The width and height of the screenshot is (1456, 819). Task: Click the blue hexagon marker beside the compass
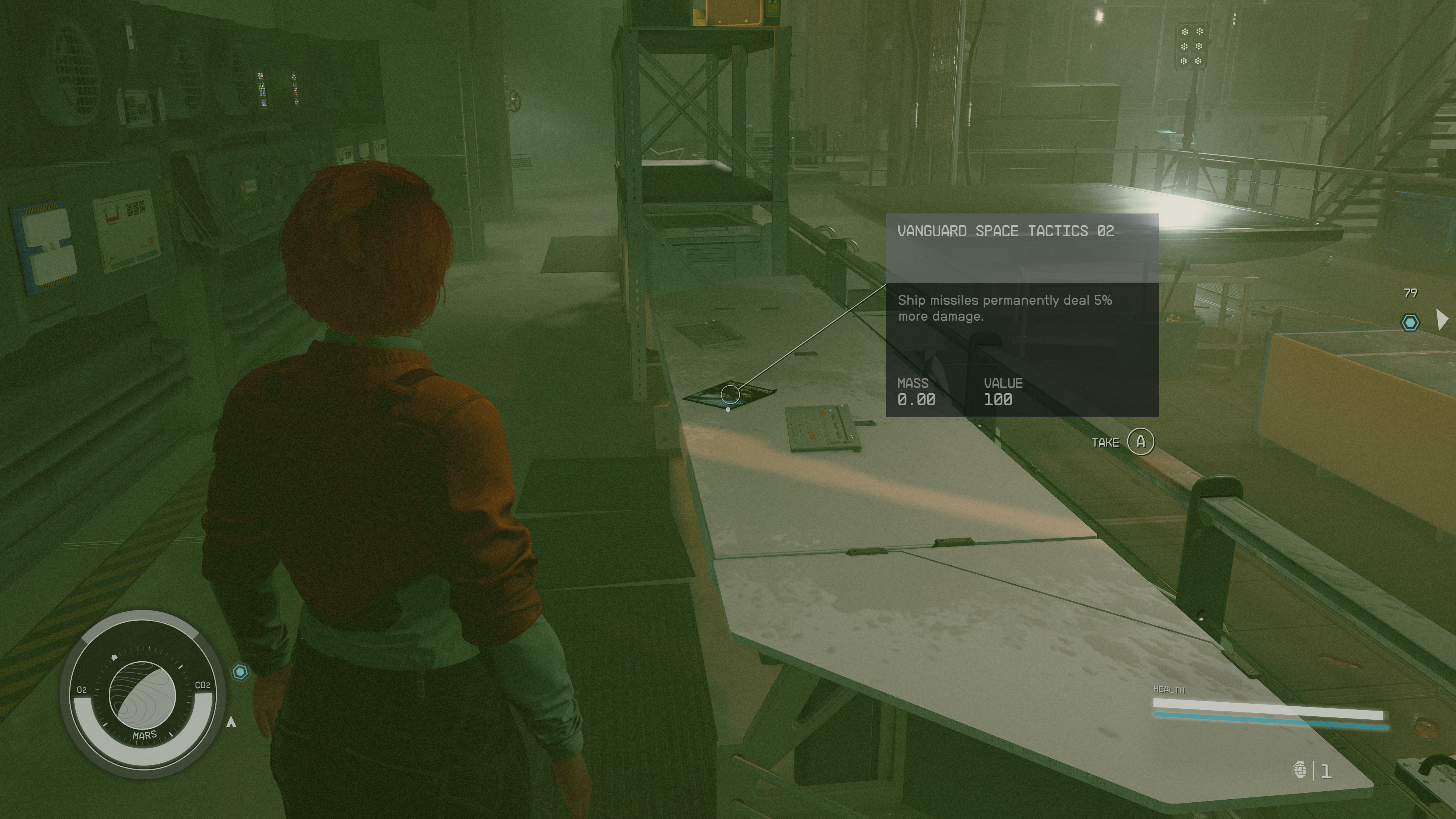pos(240,672)
